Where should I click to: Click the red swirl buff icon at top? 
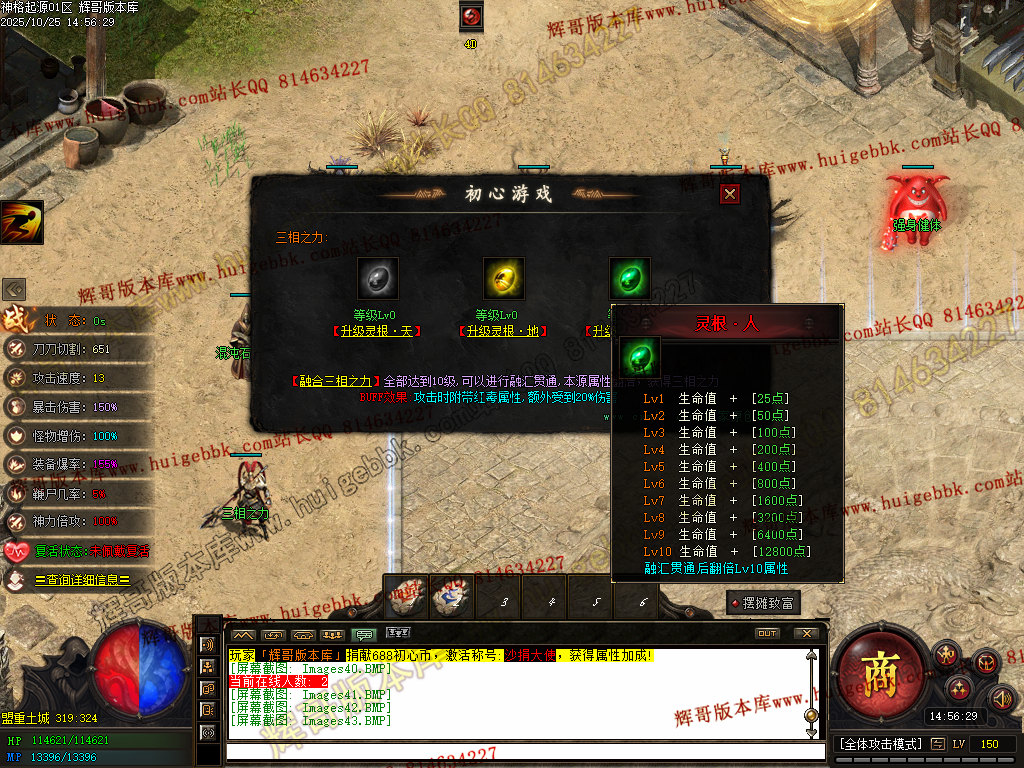(x=471, y=16)
